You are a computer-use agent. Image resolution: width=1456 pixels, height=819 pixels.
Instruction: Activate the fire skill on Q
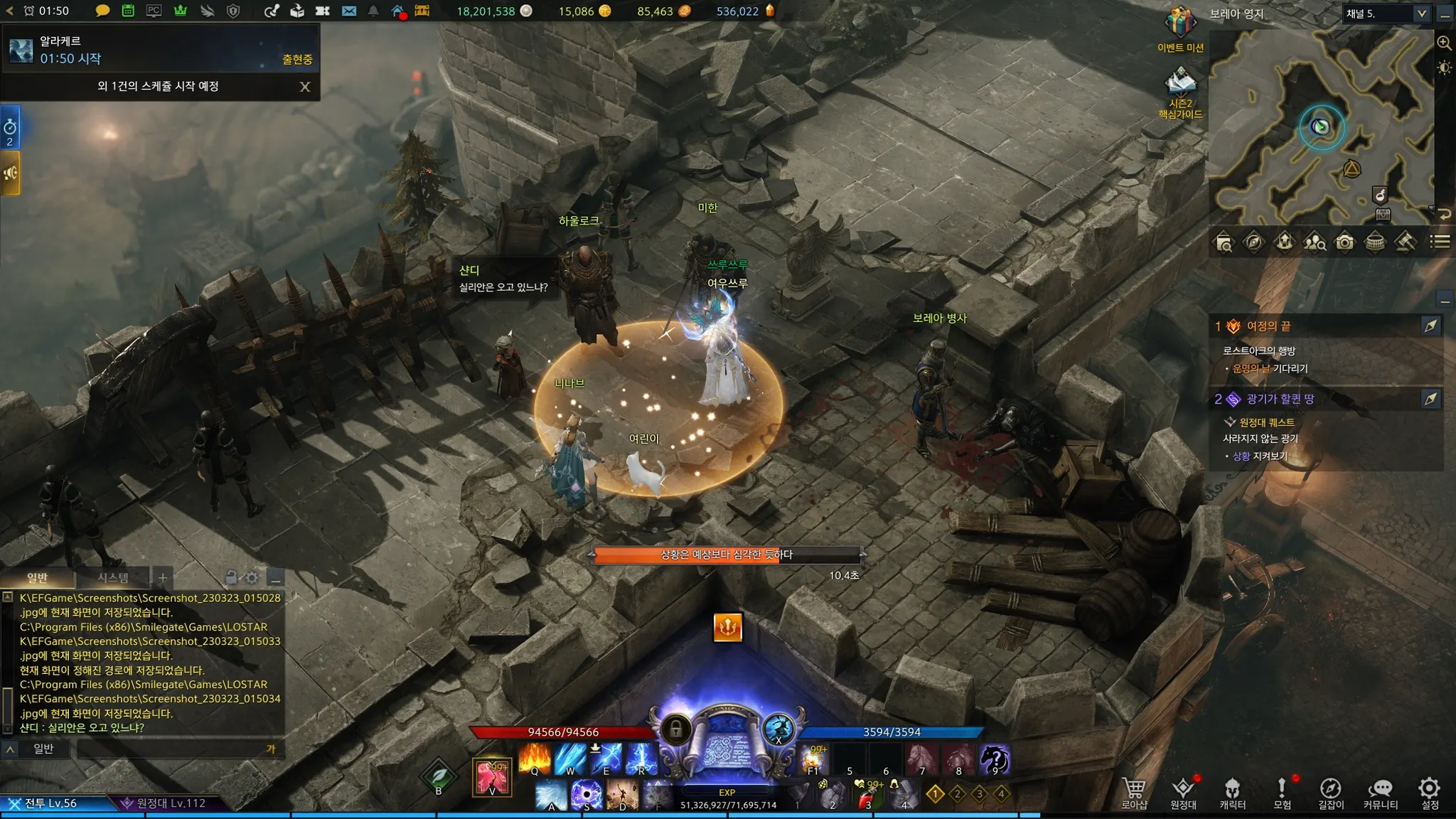535,759
